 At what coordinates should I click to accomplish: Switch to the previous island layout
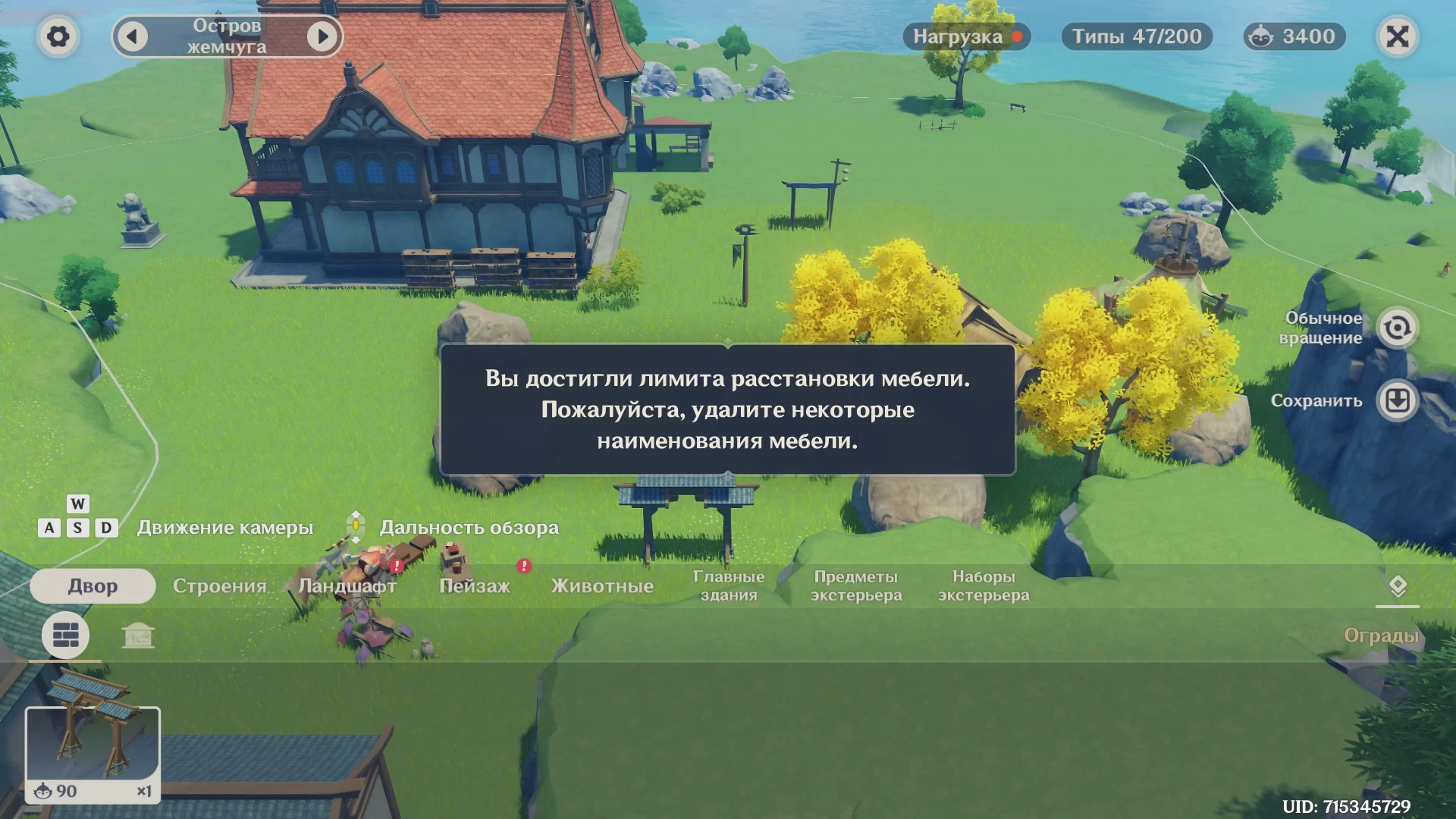click(x=133, y=36)
